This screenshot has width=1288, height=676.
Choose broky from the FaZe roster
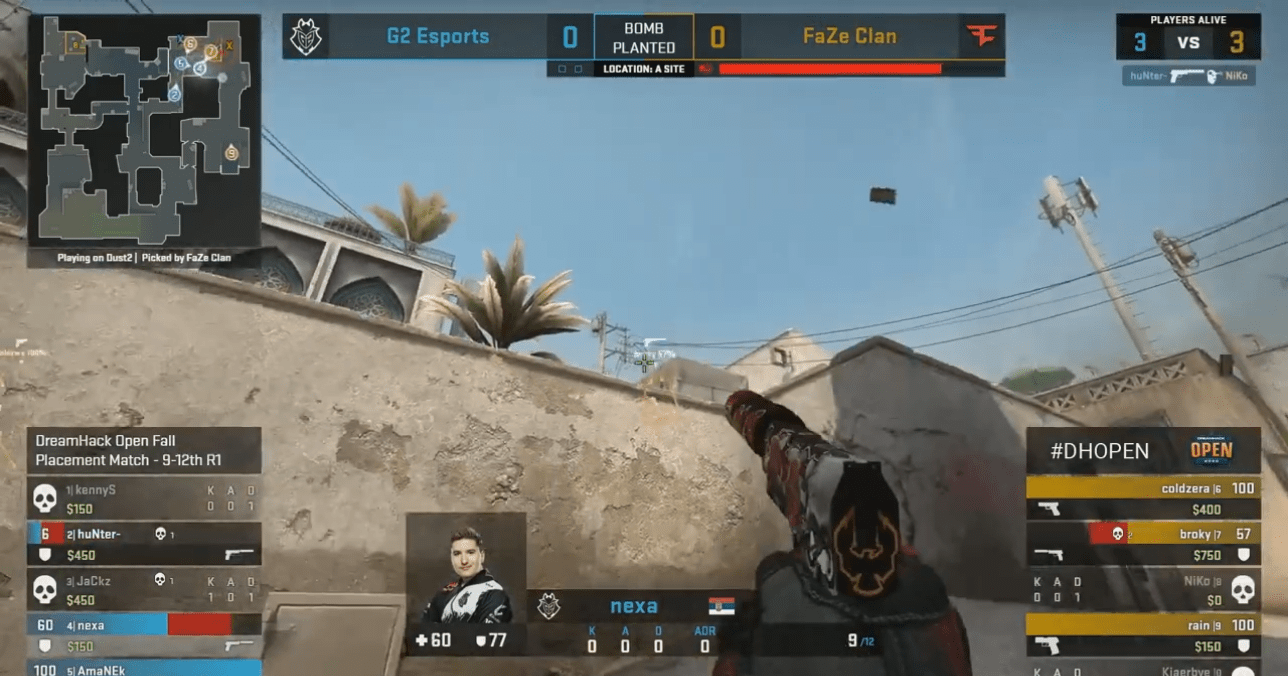click(x=1143, y=544)
